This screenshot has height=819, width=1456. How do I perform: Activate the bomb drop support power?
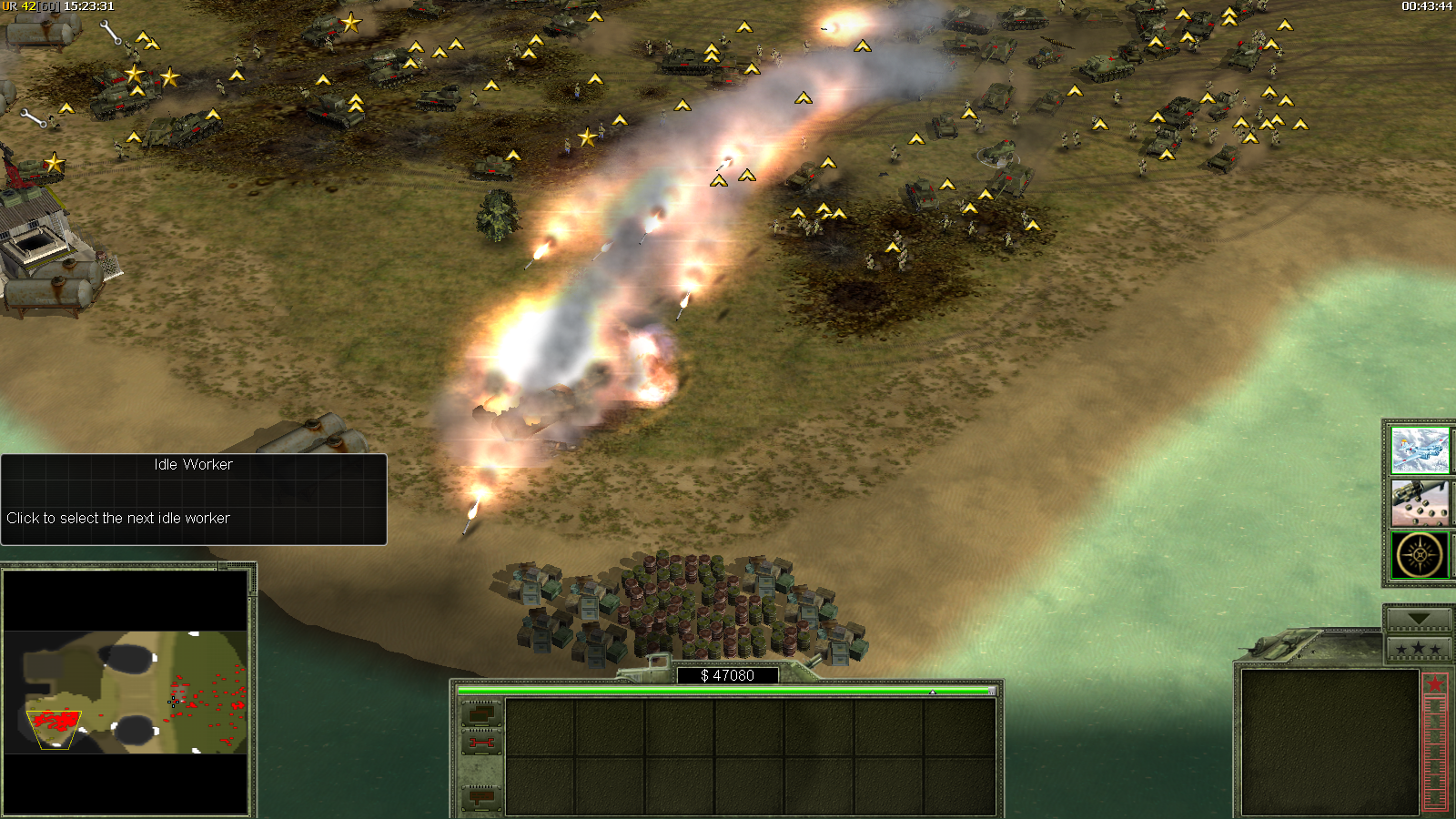pos(1419,503)
